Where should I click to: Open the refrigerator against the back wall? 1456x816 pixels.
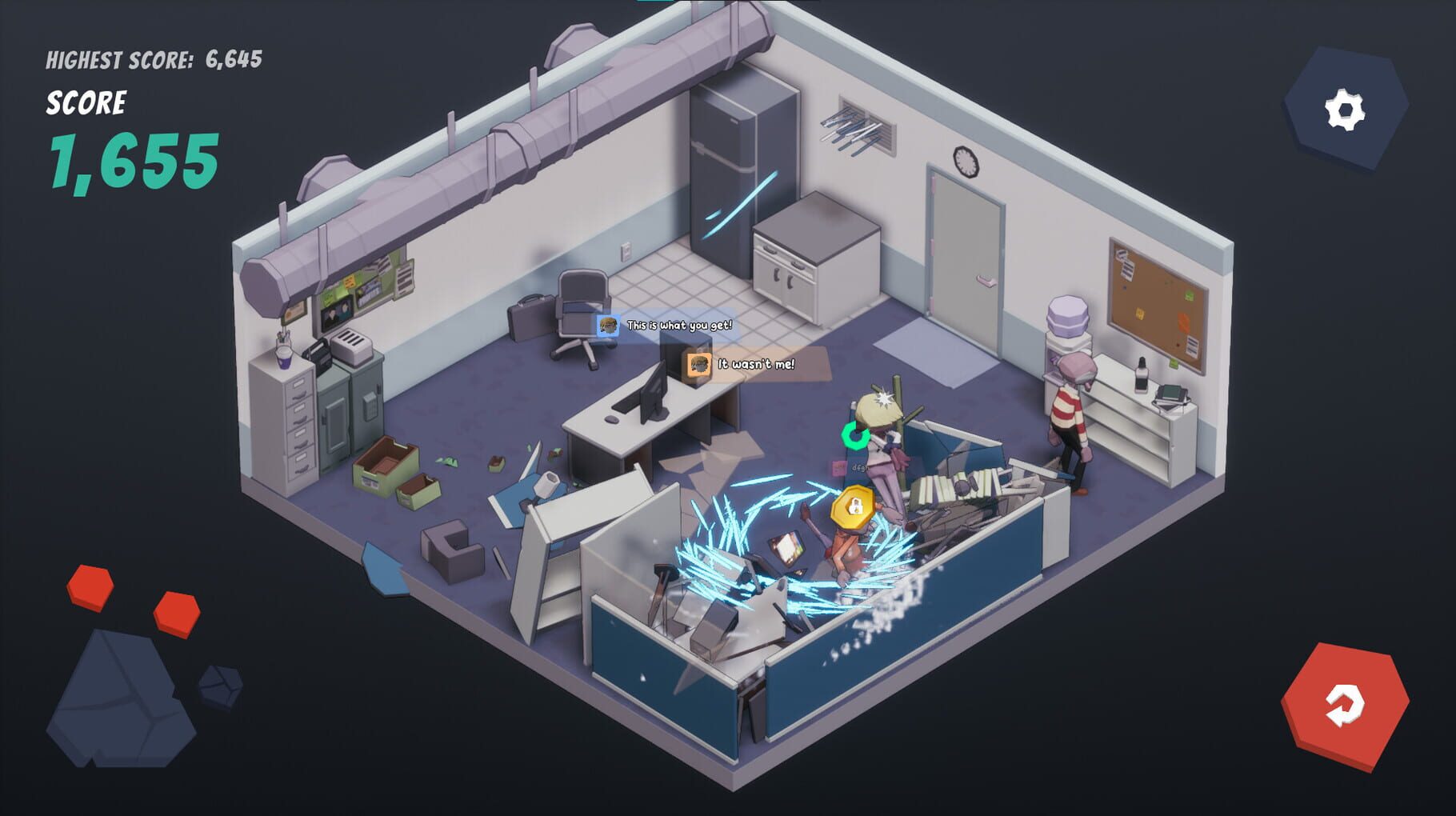(740, 172)
